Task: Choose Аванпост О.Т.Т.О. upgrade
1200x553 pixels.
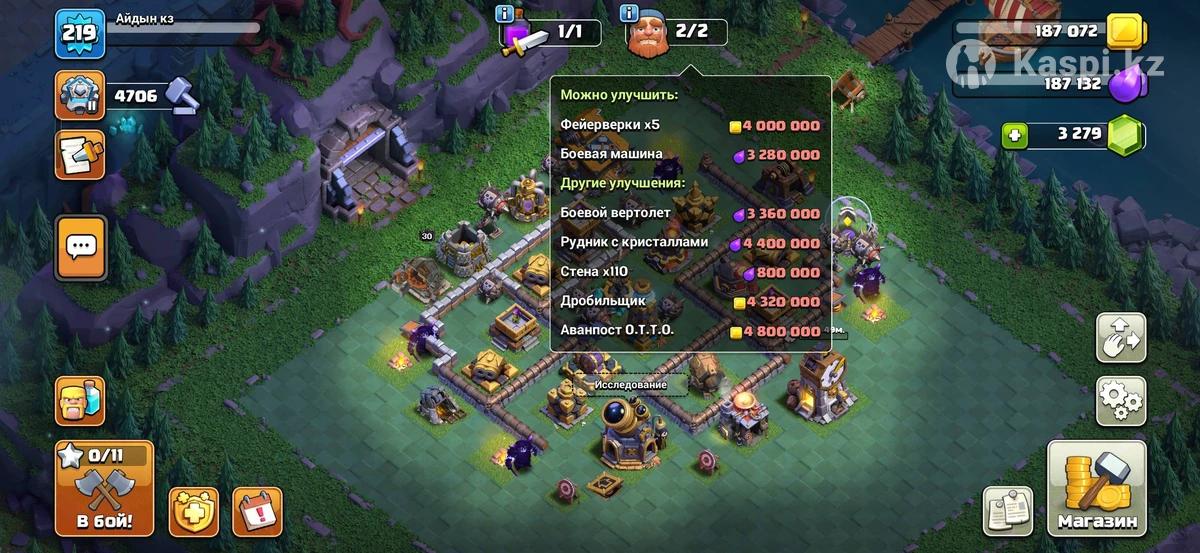Action: click(x=690, y=331)
